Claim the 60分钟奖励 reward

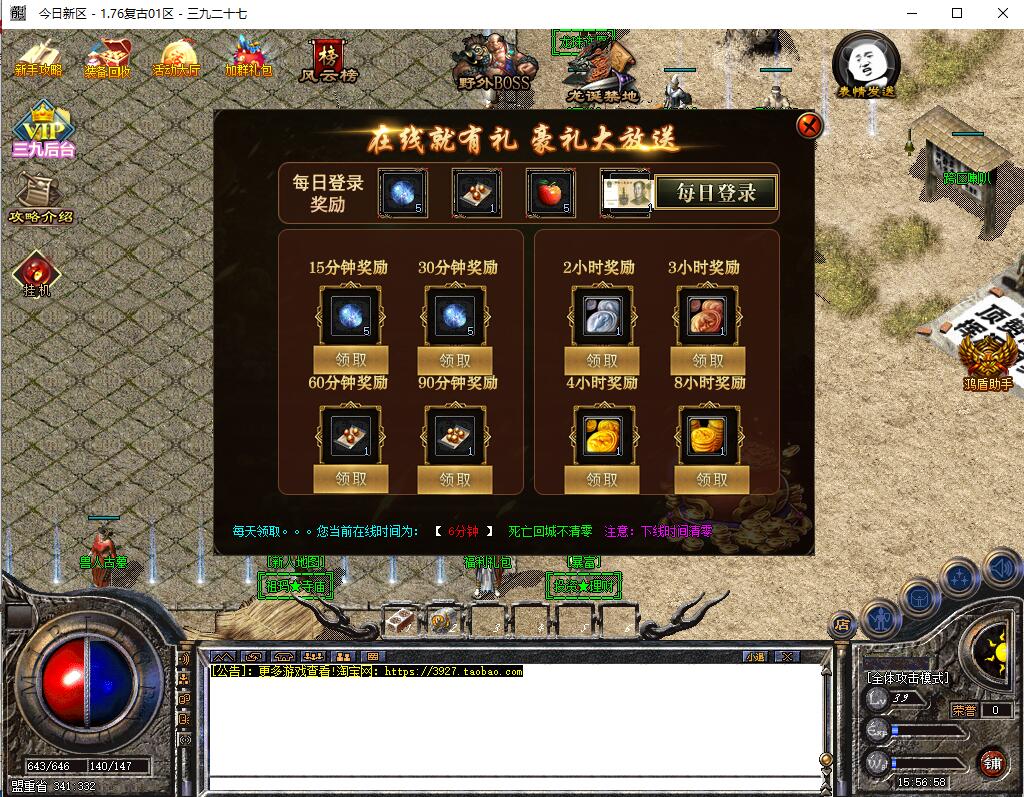(350, 479)
